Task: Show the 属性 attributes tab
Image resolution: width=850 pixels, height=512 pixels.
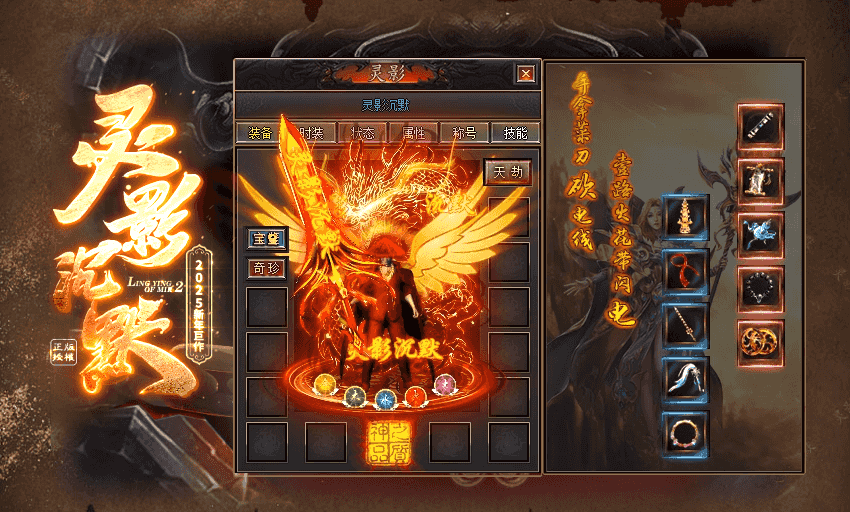Action: point(414,133)
